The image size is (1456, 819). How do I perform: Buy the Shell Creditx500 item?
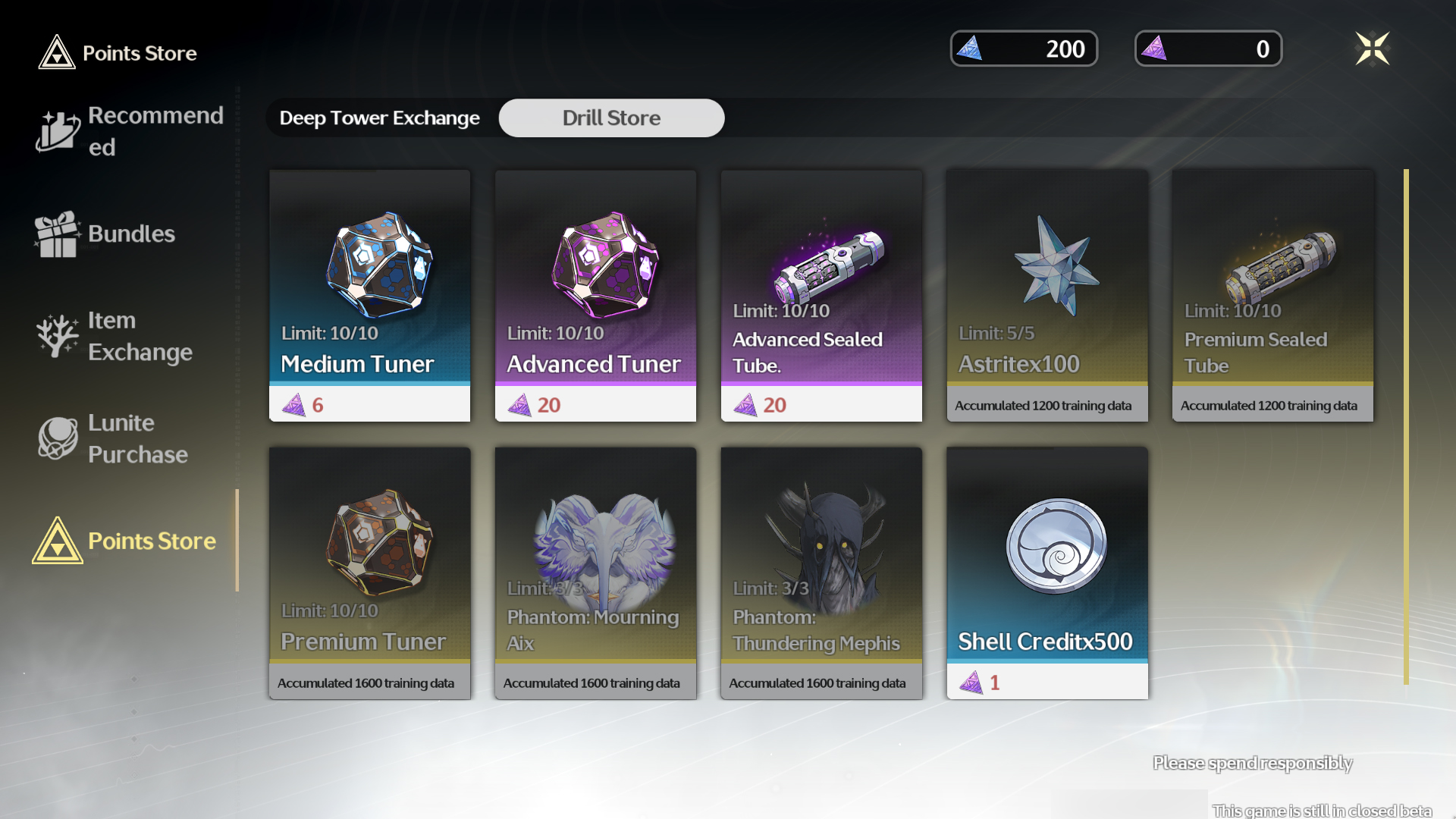tap(1046, 573)
